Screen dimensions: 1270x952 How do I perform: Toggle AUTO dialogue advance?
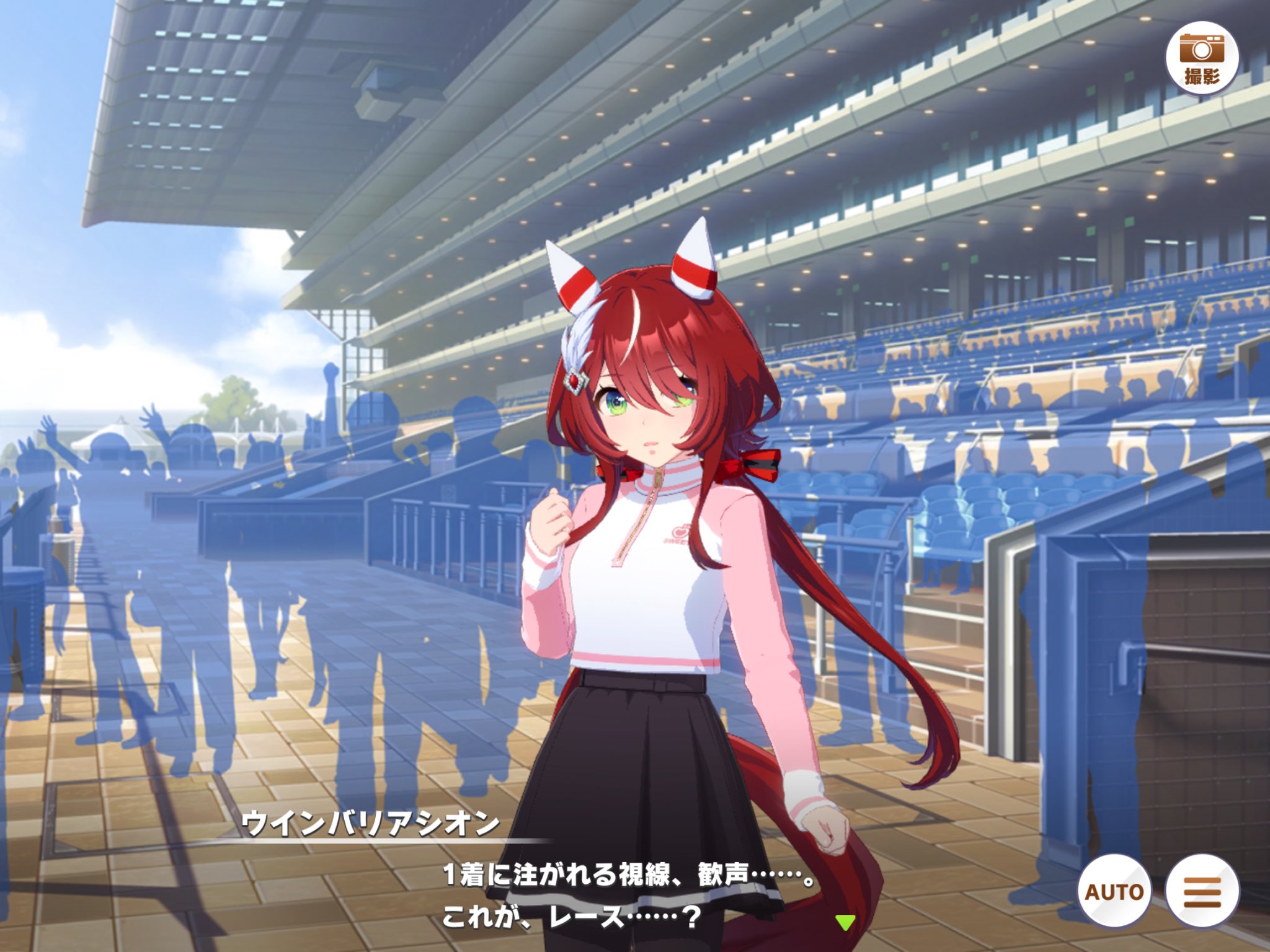(1114, 891)
